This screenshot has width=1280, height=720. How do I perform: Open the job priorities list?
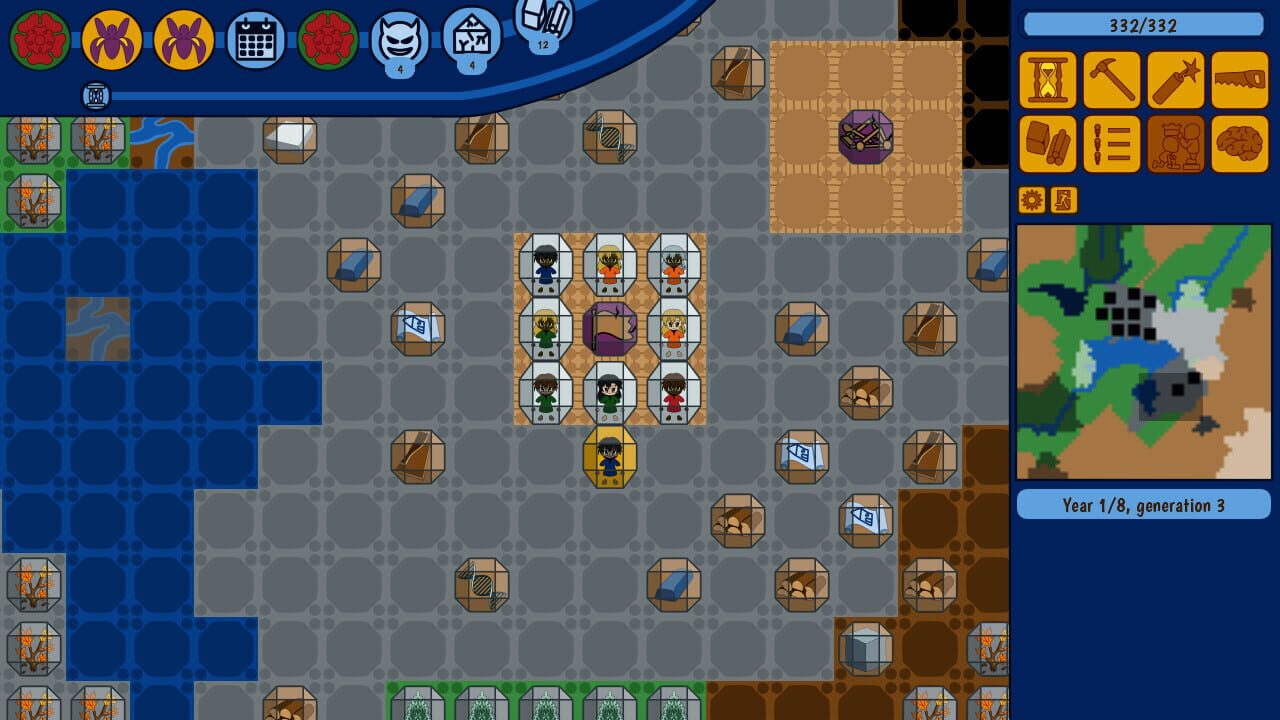1110,144
